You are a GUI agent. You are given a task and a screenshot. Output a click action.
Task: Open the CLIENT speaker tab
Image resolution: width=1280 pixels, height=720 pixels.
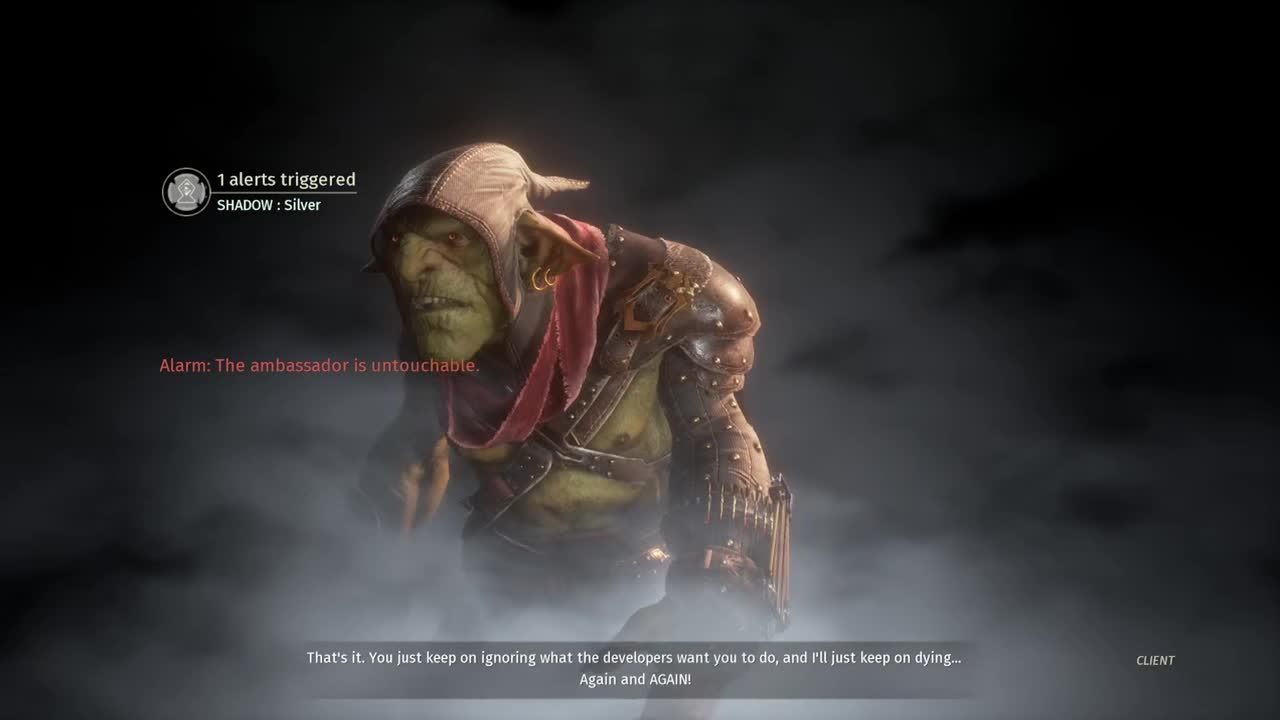coord(1155,660)
